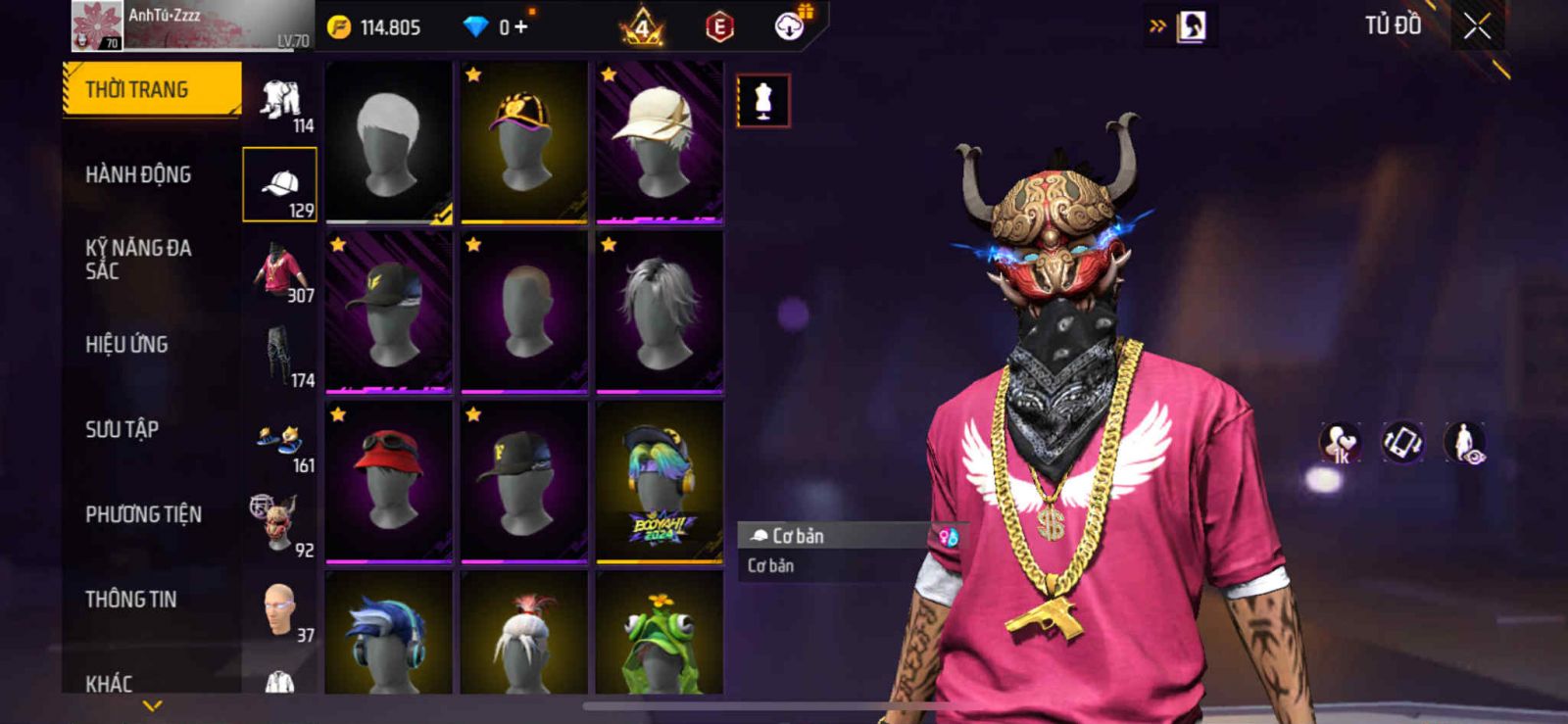Screen dimensions: 1568x724
Task: Select the Kỹ Năng Đa Sắc tab
Action: 138,260
